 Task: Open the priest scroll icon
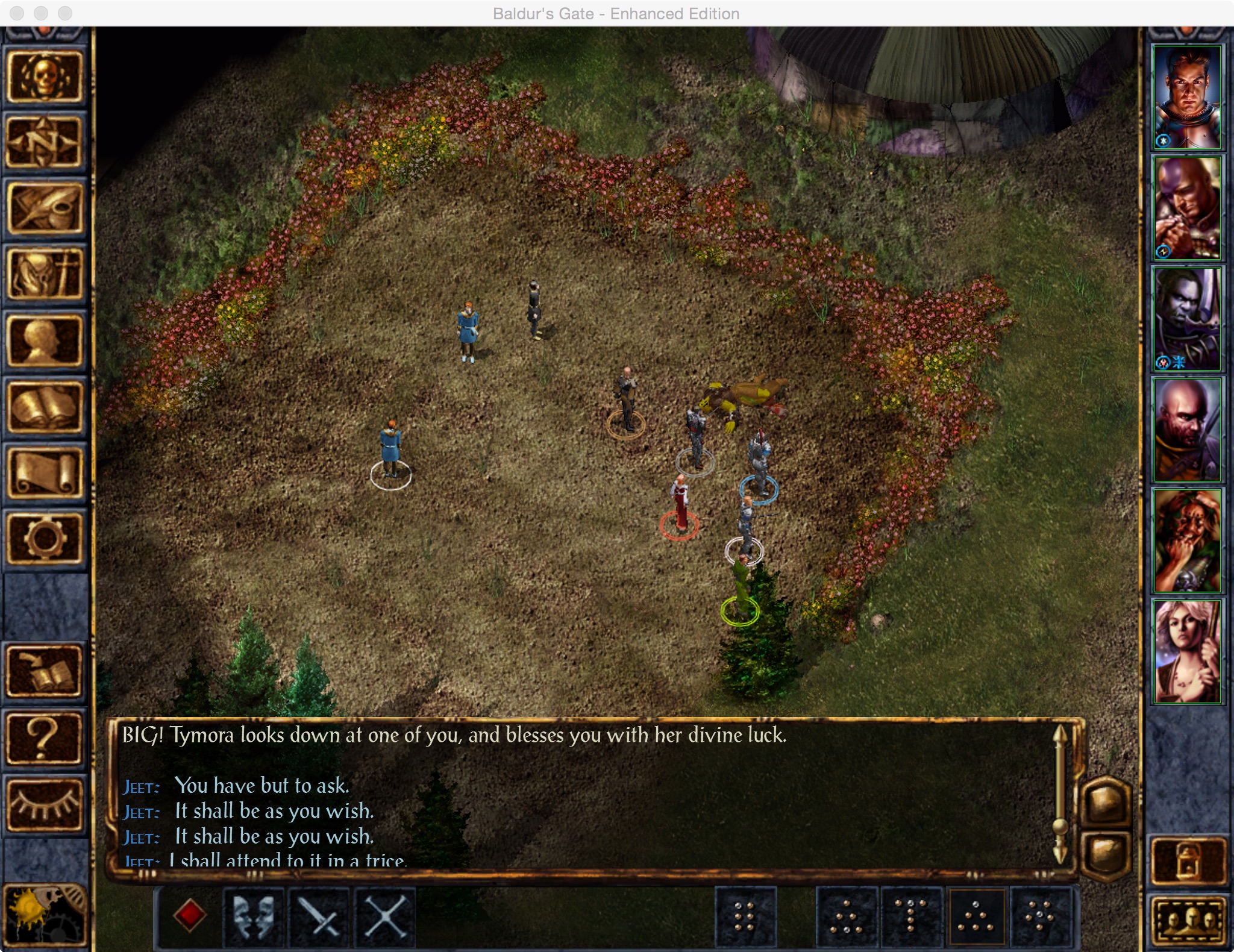pos(44,474)
